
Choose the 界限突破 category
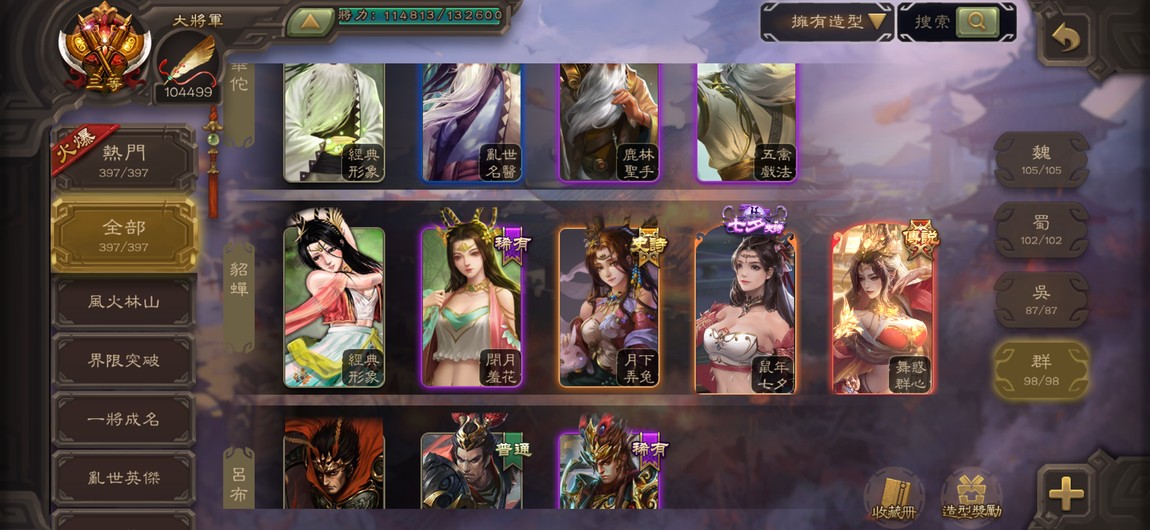[x=125, y=360]
